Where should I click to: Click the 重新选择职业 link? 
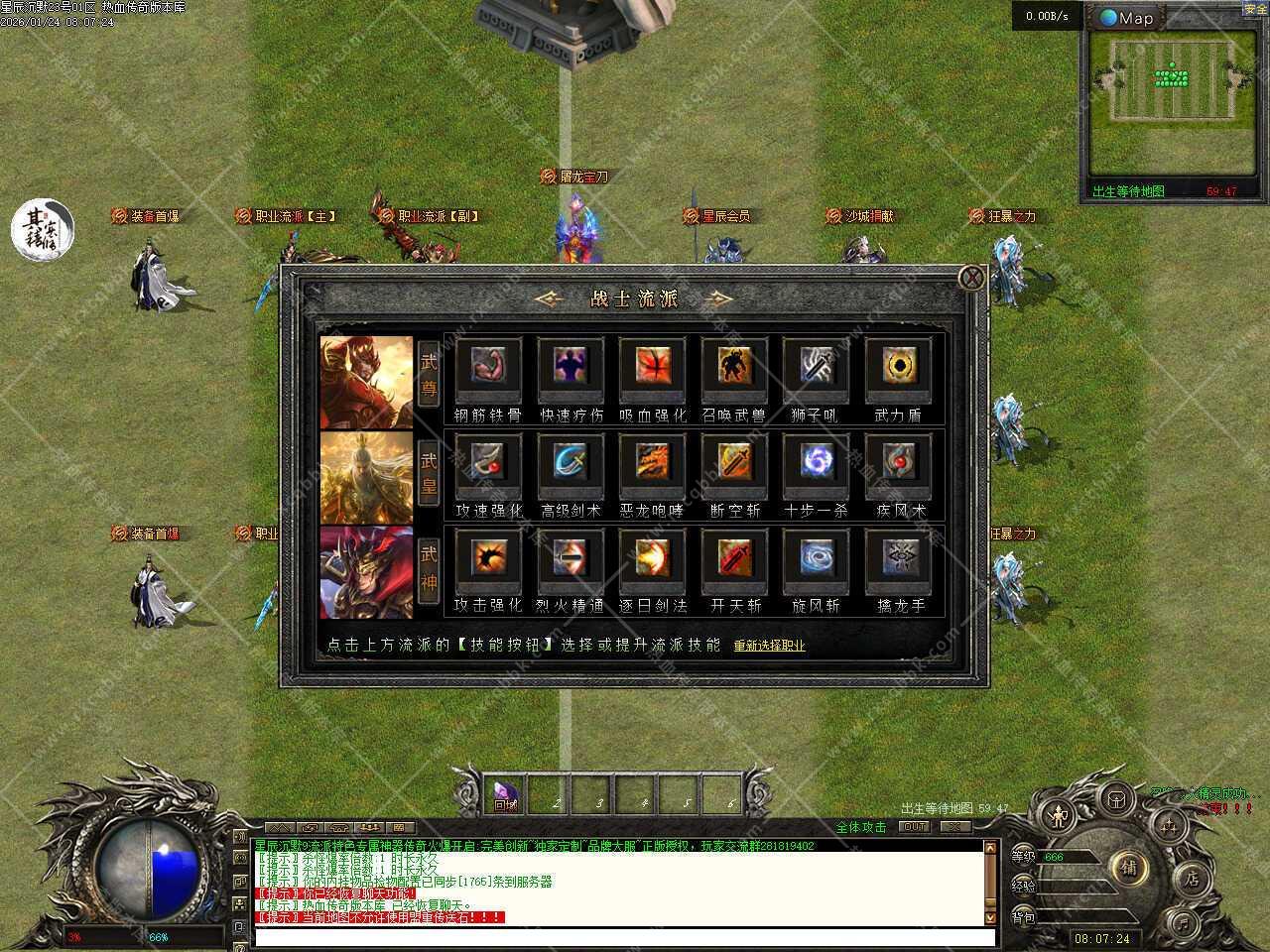point(768,645)
